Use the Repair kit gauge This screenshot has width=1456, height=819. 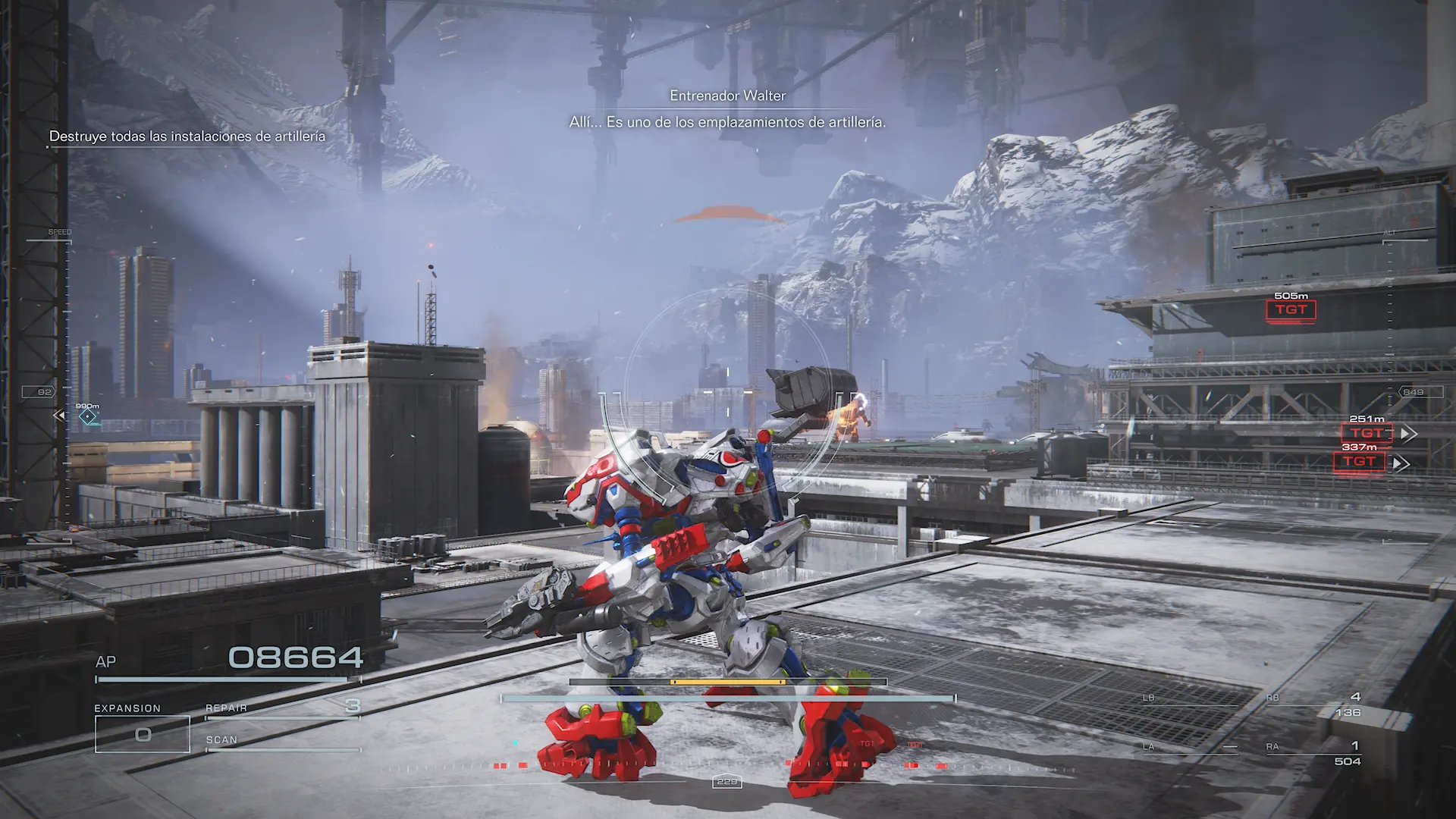point(282,710)
